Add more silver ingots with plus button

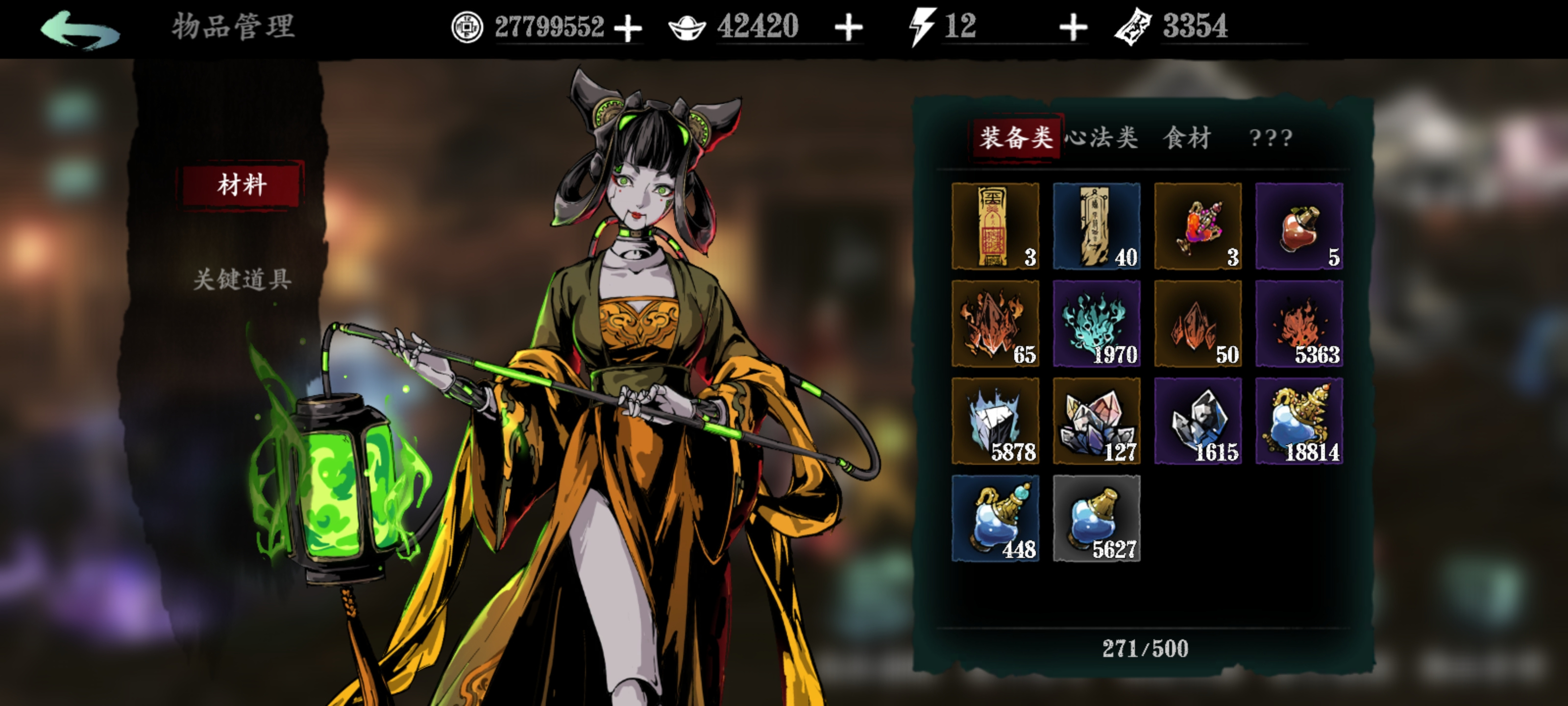point(849,28)
